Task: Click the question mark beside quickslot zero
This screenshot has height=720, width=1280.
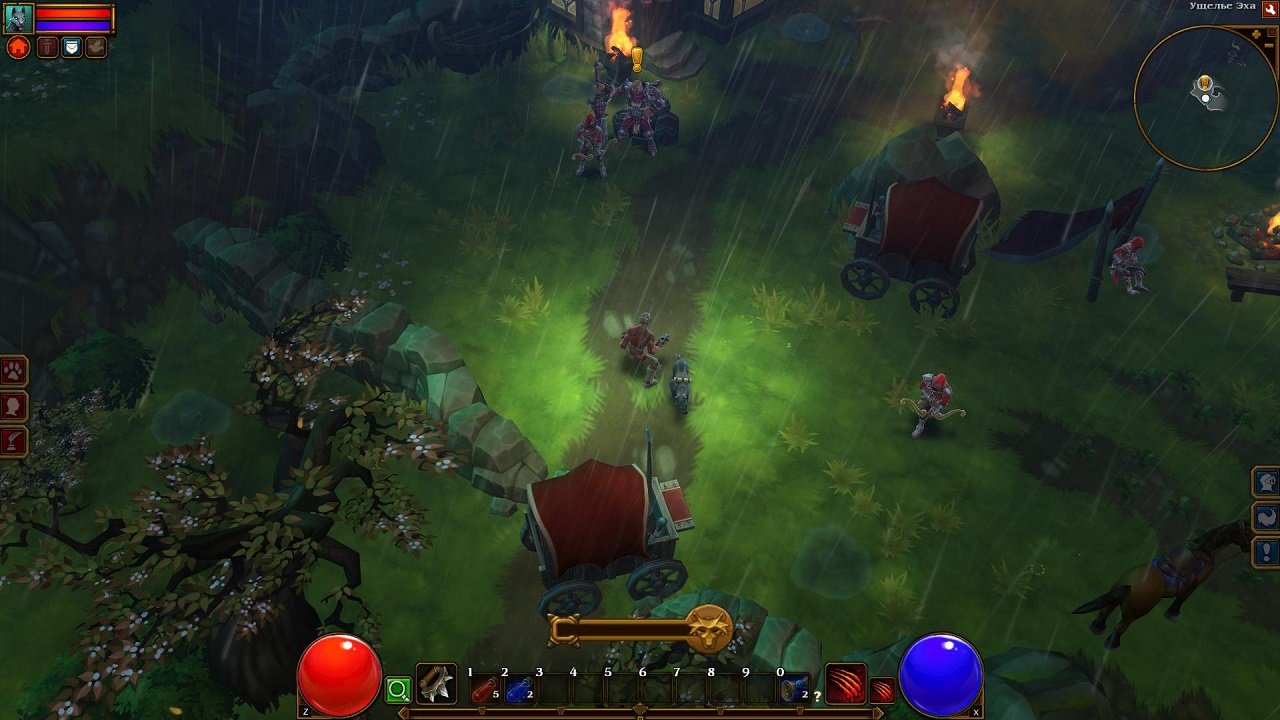Action: (x=817, y=694)
